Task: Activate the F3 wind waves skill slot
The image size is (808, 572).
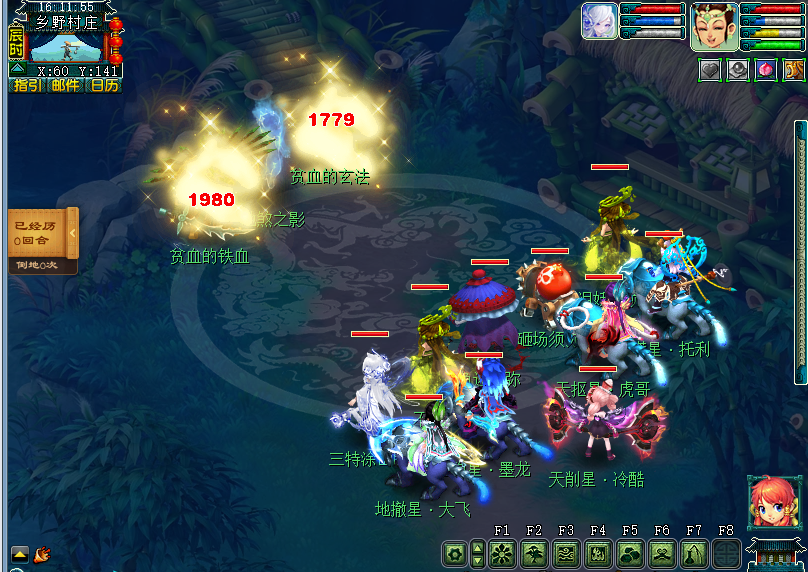Action: [566, 553]
